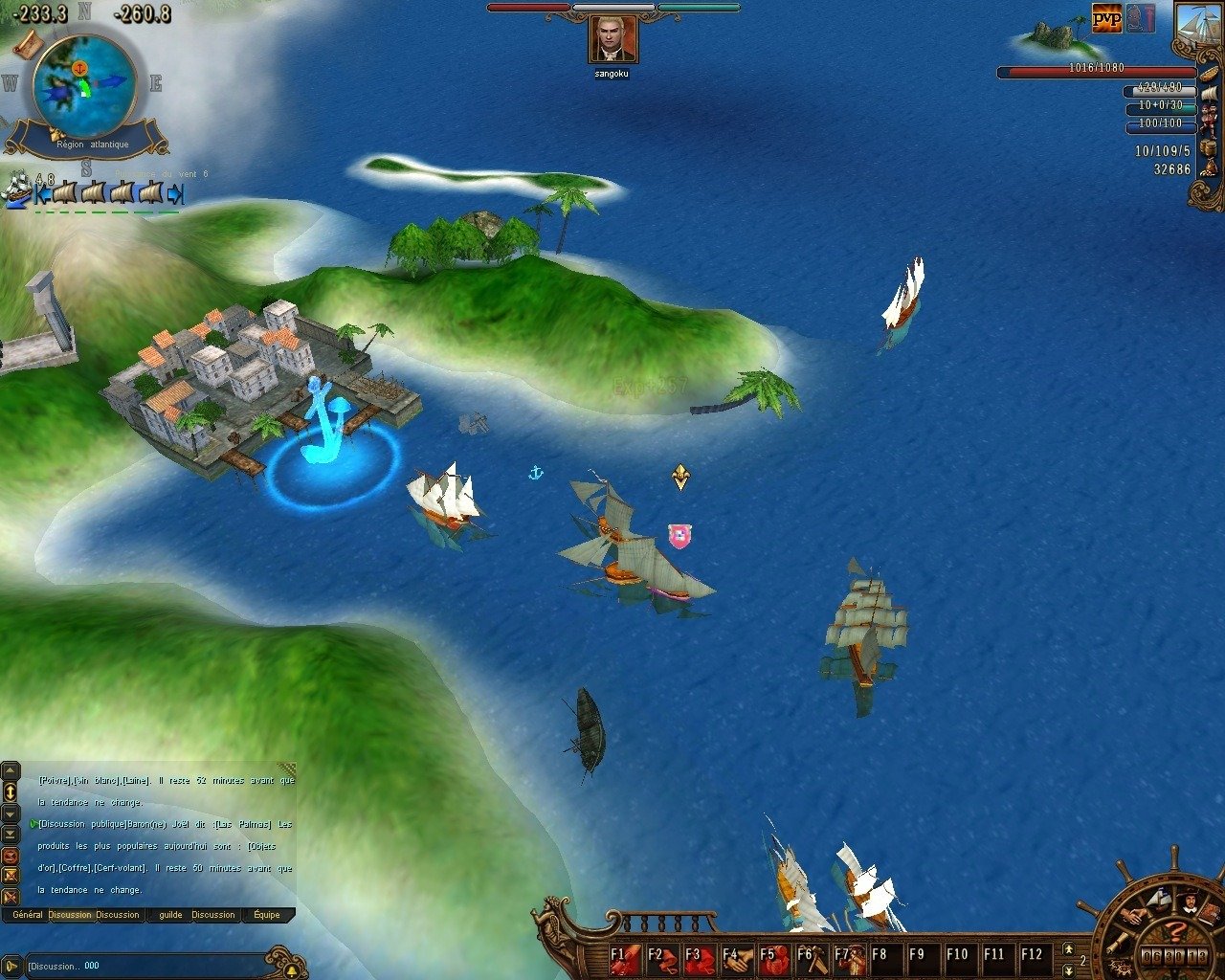Trigger the F5 red barrels skill

tap(773, 955)
